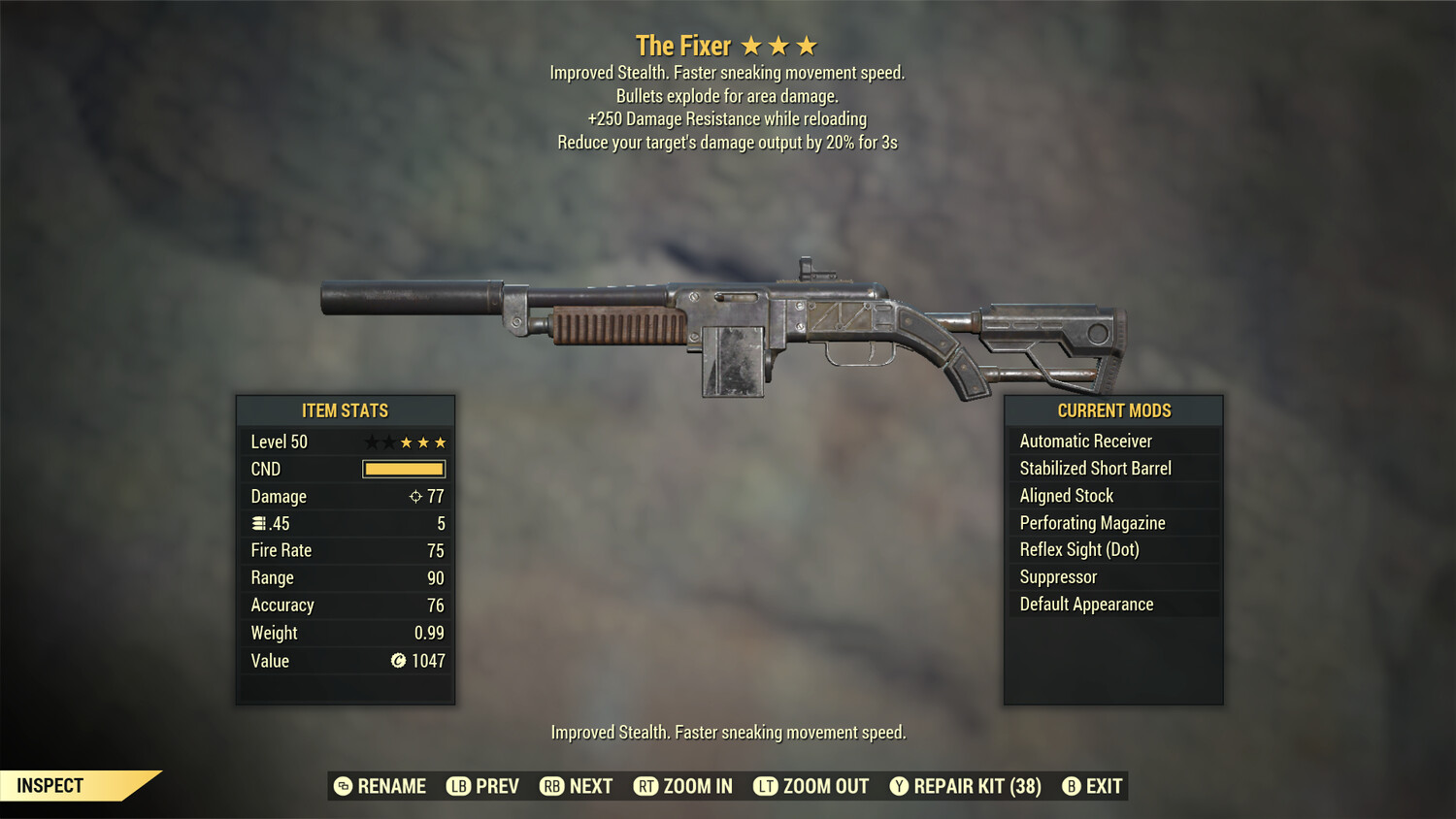Image resolution: width=1456 pixels, height=819 pixels.
Task: Select the Automatic Receiver mod entry
Action: point(1085,441)
